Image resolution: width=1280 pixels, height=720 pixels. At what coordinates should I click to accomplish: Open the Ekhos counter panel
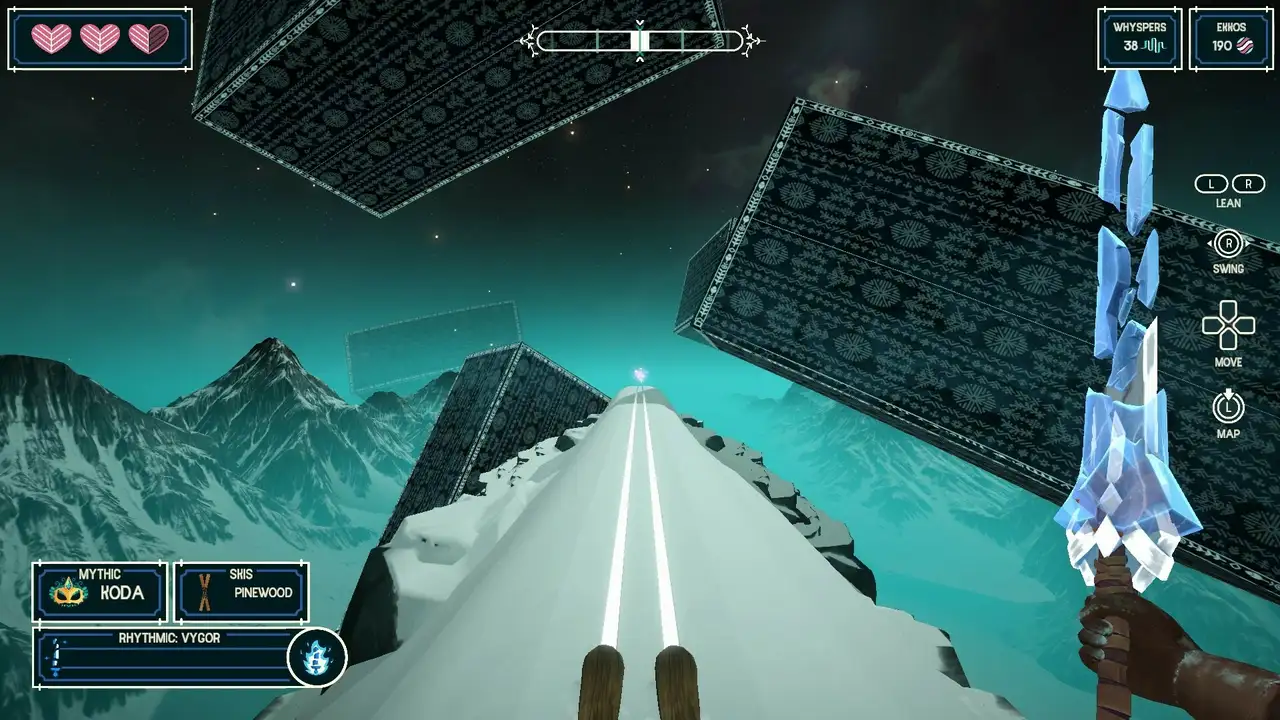(1230, 40)
